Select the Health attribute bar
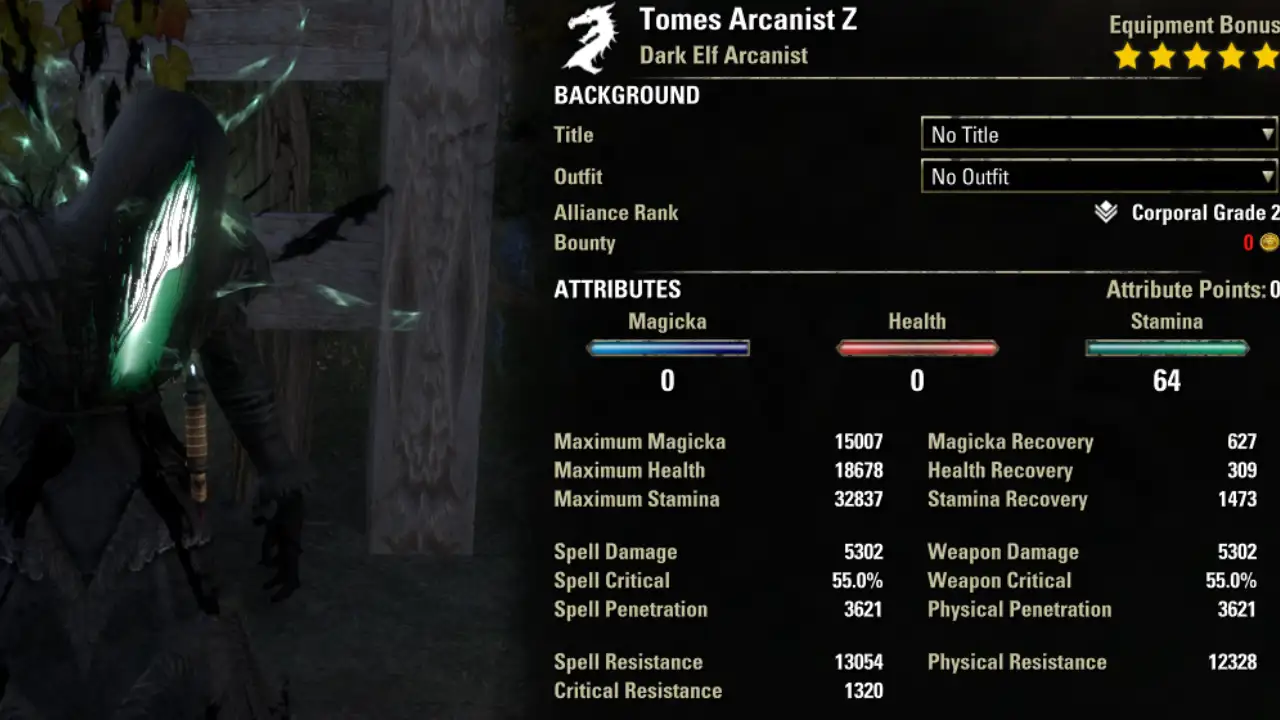The width and height of the screenshot is (1280, 720). [x=917, y=348]
